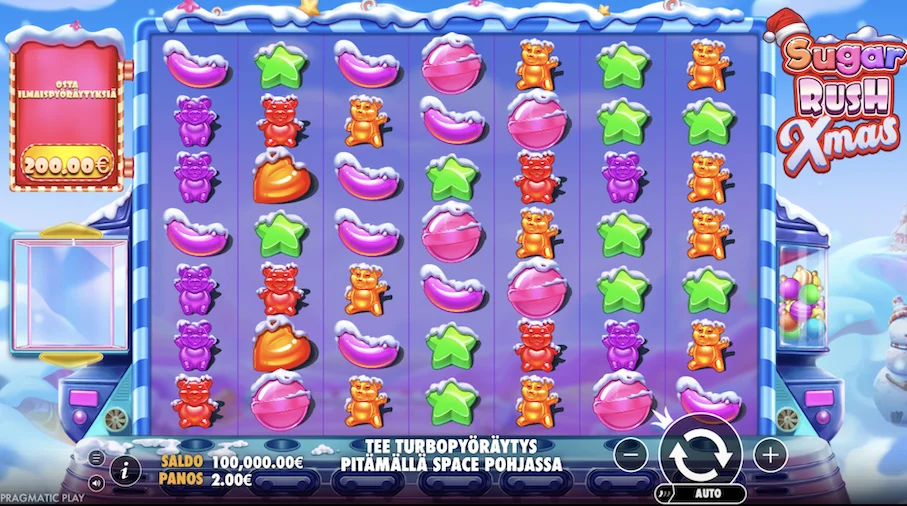
Task: Spin the reels with the circular arrow button
Action: coord(700,456)
